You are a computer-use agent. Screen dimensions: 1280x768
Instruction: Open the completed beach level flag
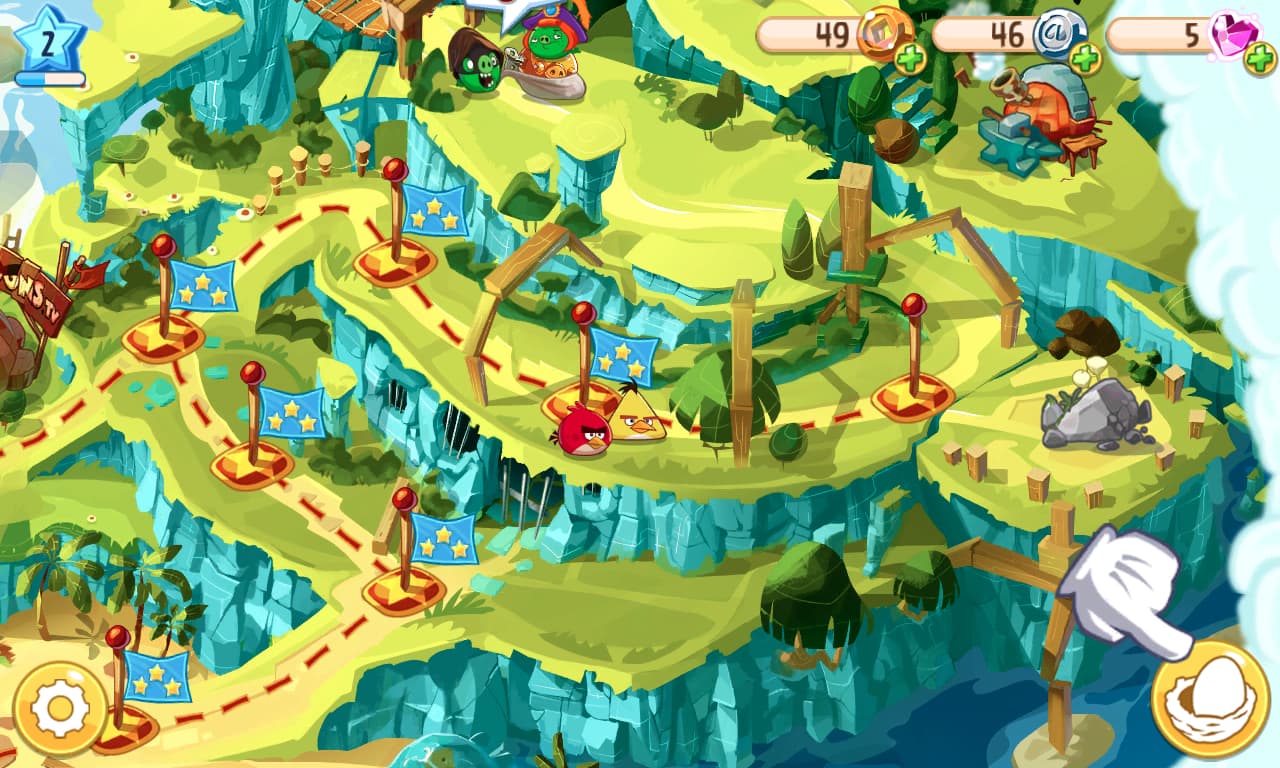[x=158, y=680]
